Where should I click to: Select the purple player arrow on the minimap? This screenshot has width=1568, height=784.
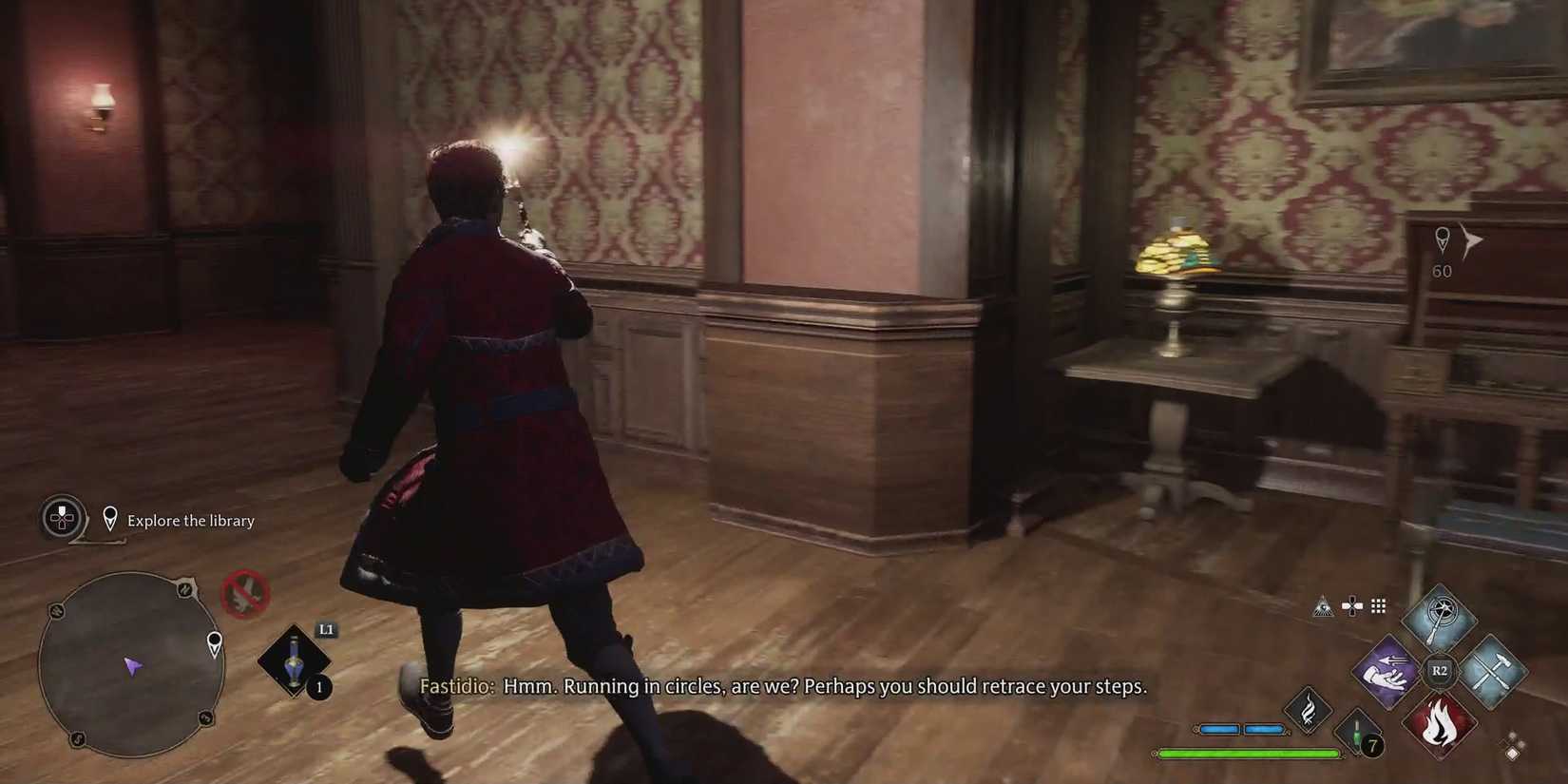[x=133, y=667]
